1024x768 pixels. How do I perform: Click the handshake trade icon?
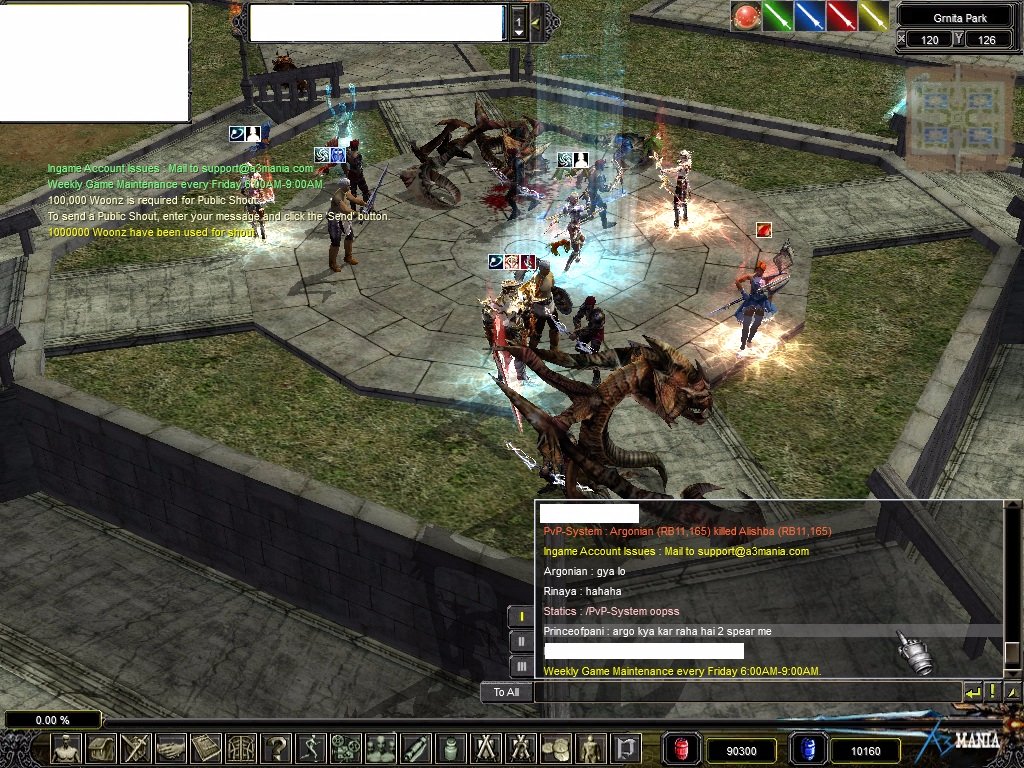click(171, 748)
